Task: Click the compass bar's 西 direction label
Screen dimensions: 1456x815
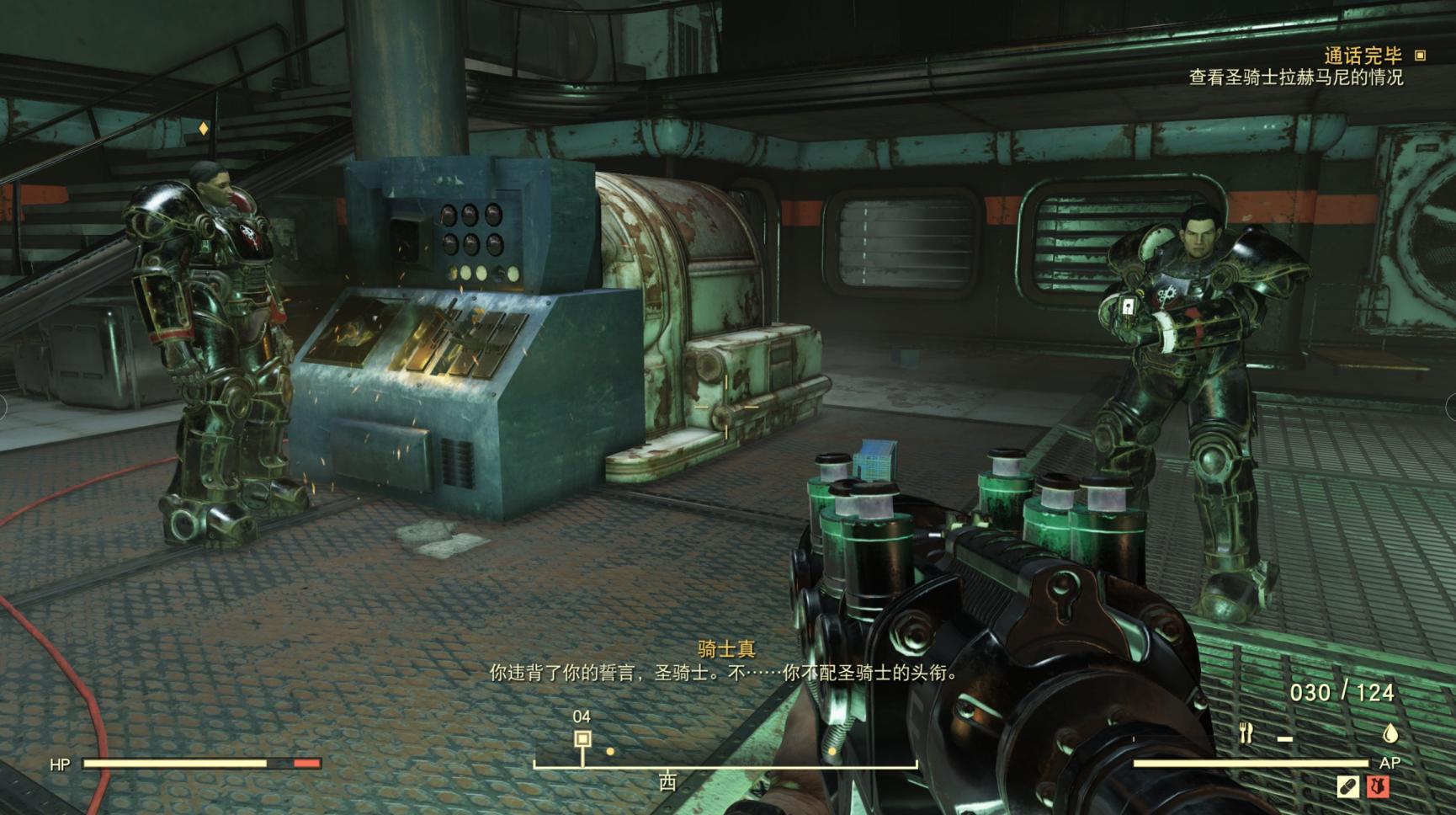Action: pyautogui.click(x=667, y=782)
